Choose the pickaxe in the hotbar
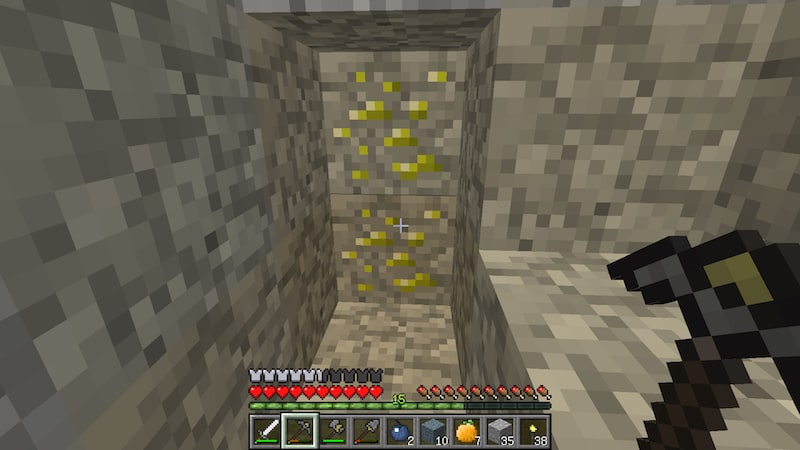 [298, 431]
